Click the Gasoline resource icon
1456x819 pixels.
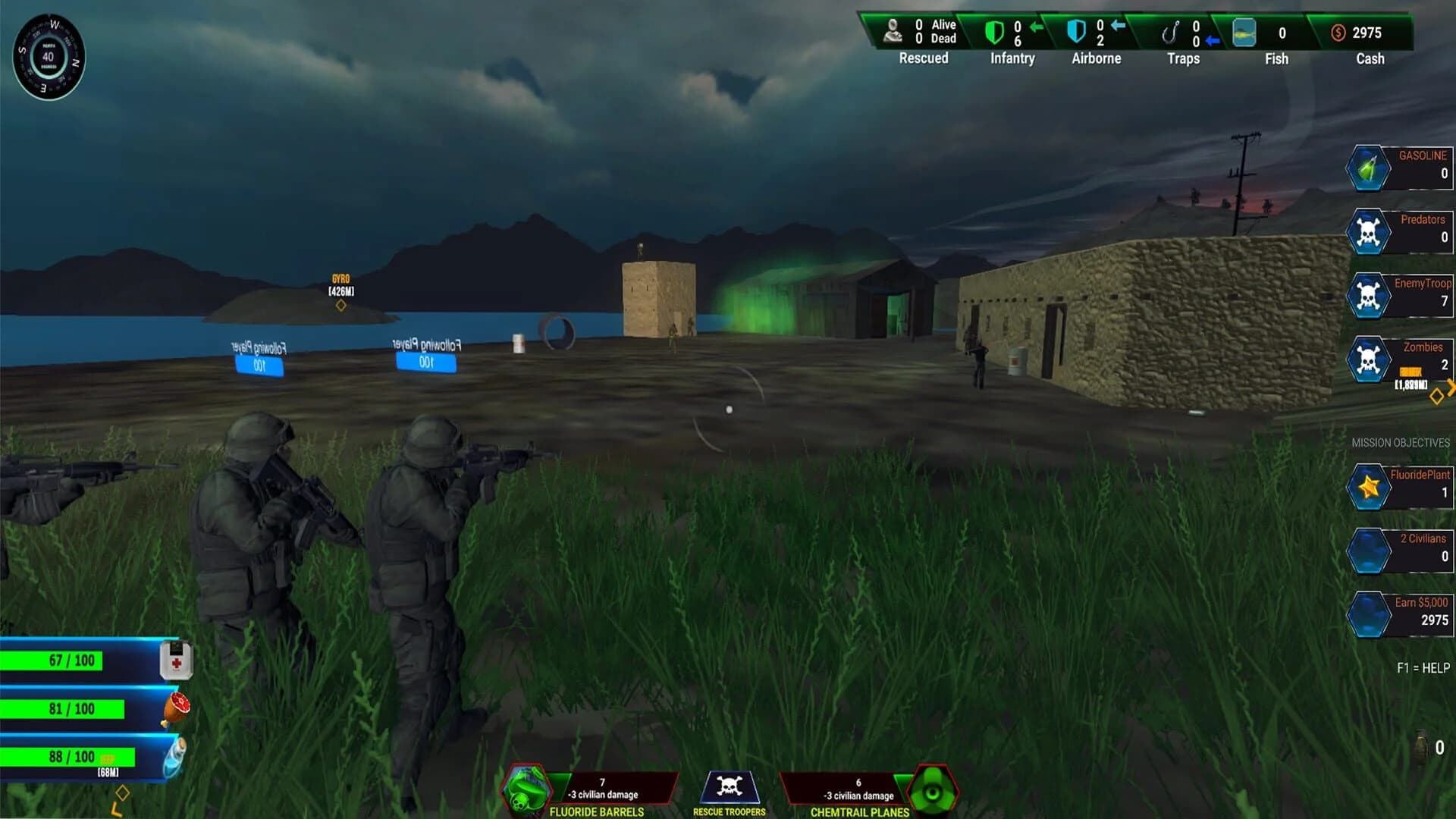1370,167
